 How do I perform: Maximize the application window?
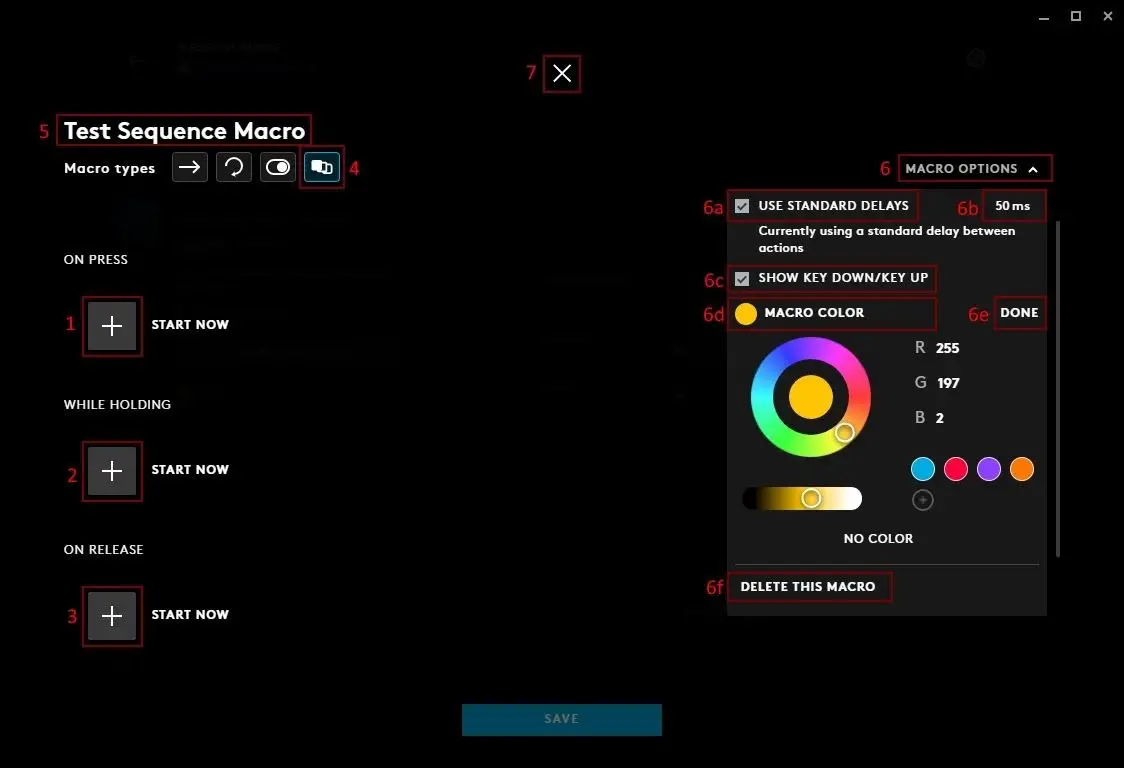click(1076, 16)
